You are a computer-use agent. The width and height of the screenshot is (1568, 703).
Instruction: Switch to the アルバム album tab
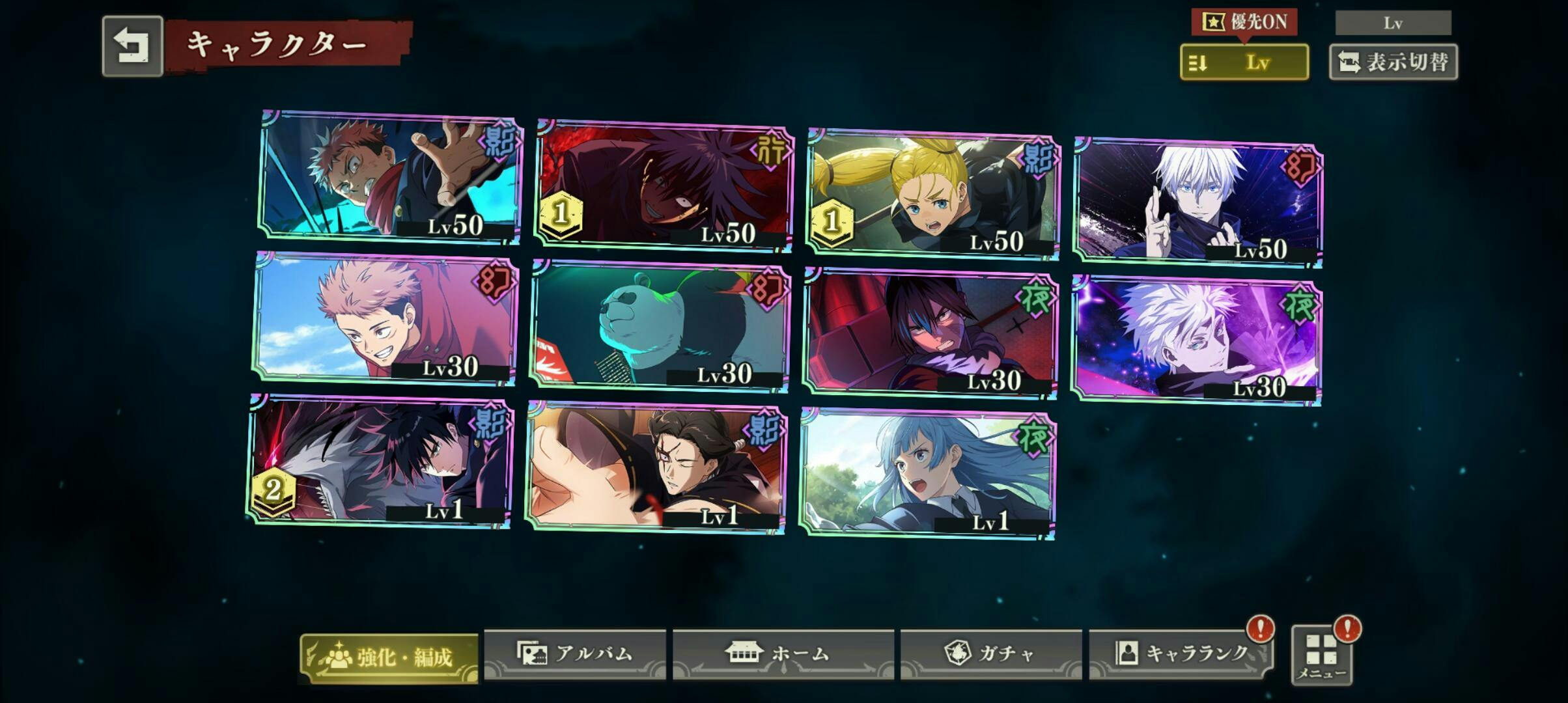(575, 654)
